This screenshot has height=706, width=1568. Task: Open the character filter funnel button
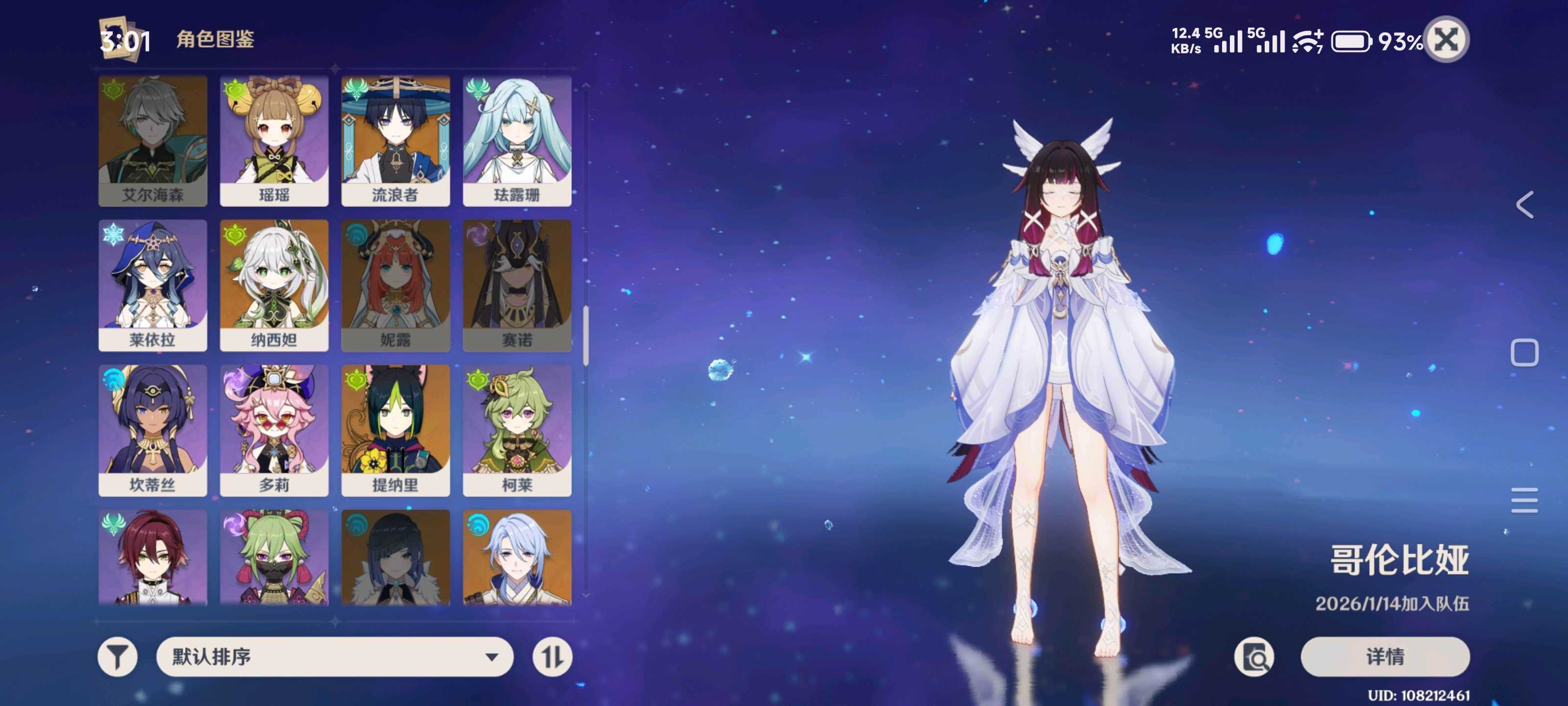tap(118, 656)
